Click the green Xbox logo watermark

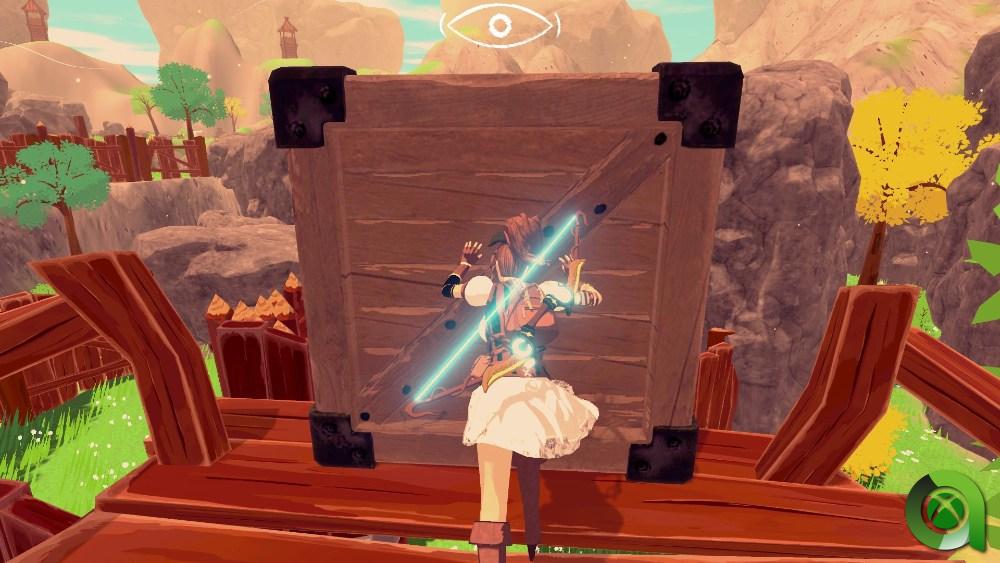point(947,512)
